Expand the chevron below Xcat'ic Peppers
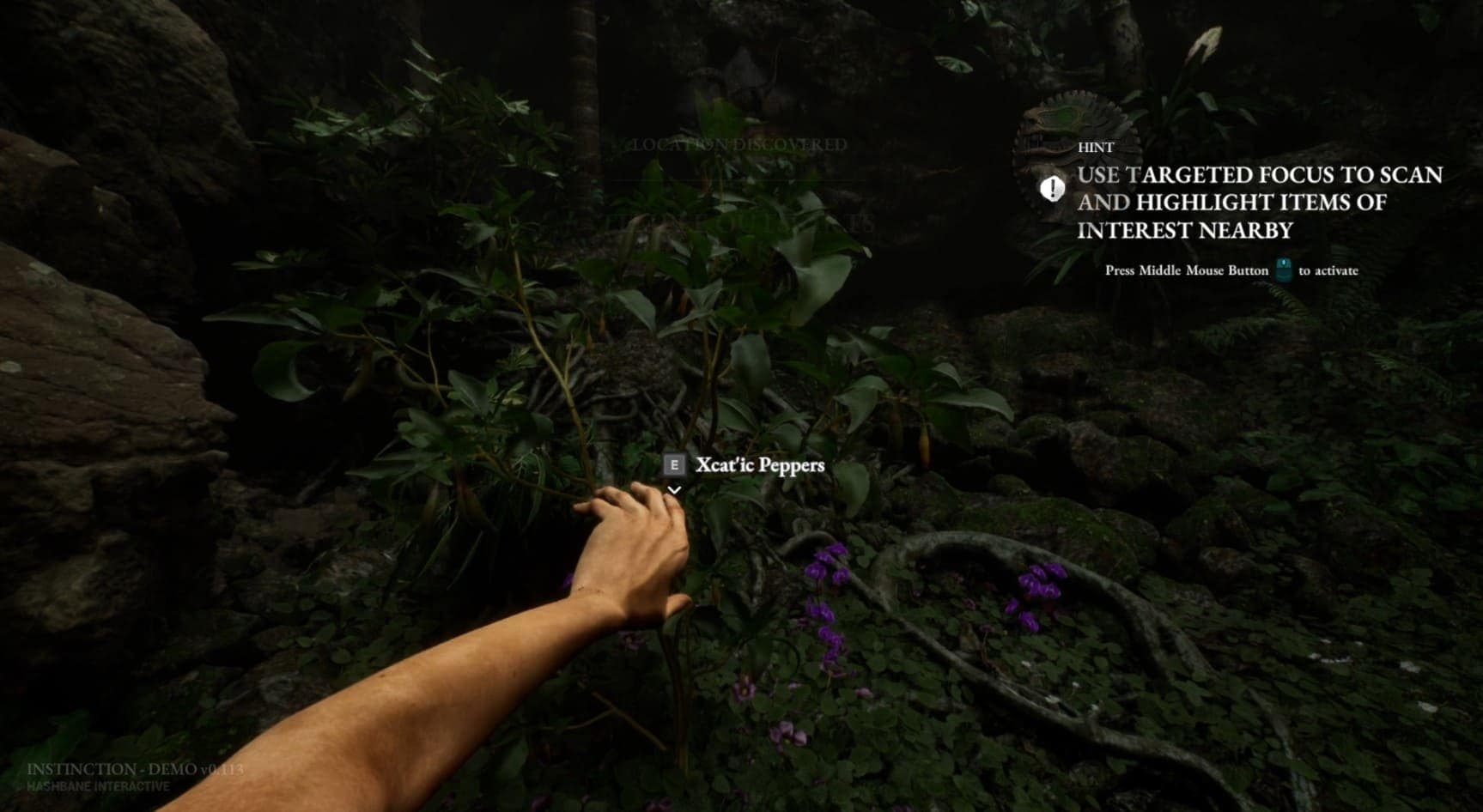The height and width of the screenshot is (812, 1483). tap(674, 490)
